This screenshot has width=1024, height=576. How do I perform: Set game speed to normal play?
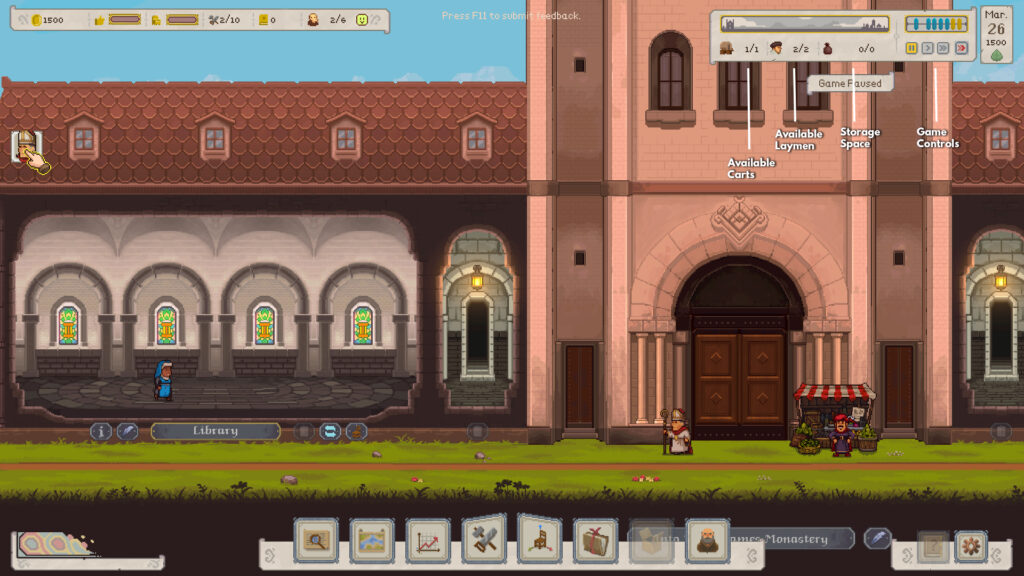pos(928,48)
